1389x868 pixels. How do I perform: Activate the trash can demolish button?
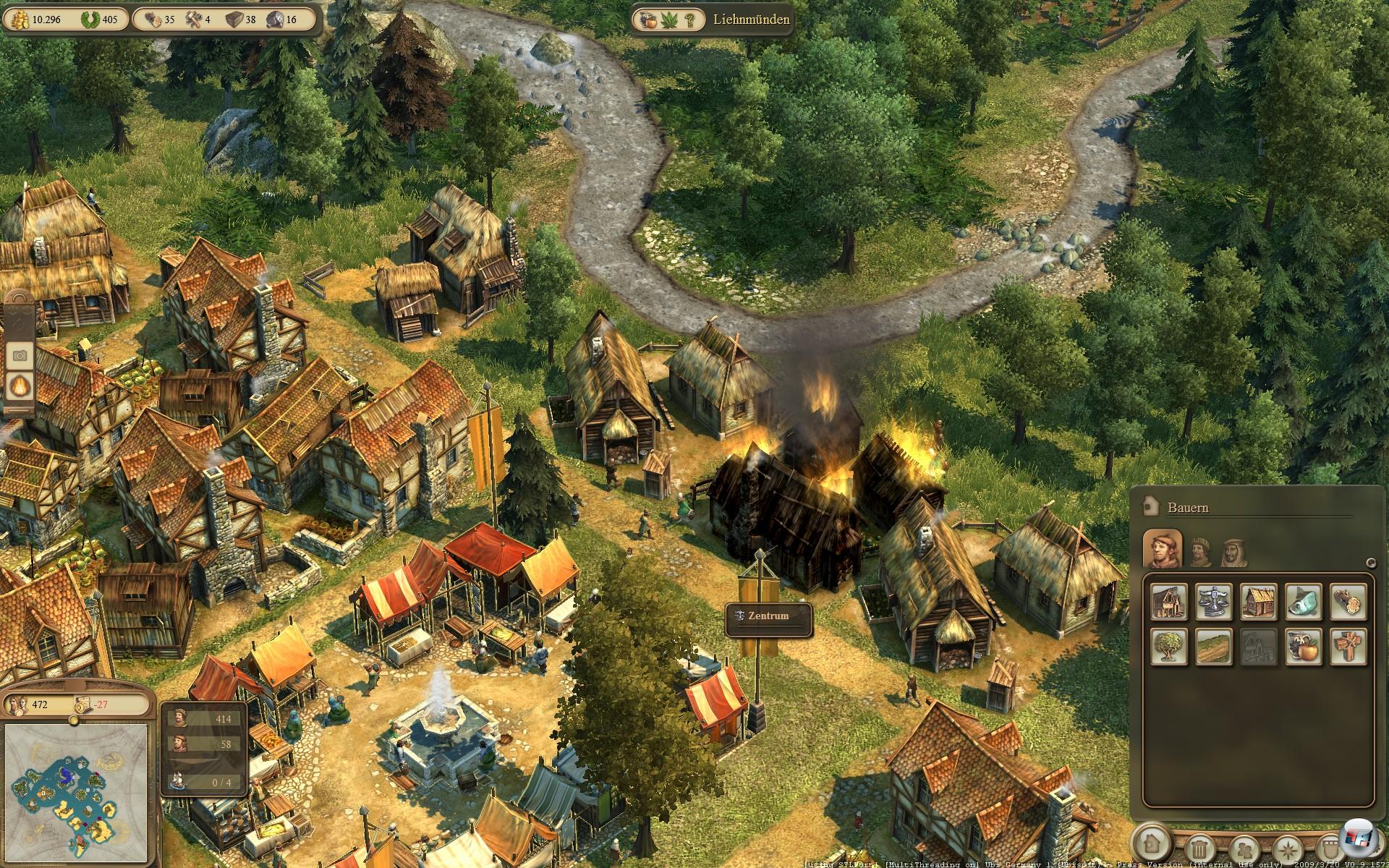click(x=1198, y=846)
